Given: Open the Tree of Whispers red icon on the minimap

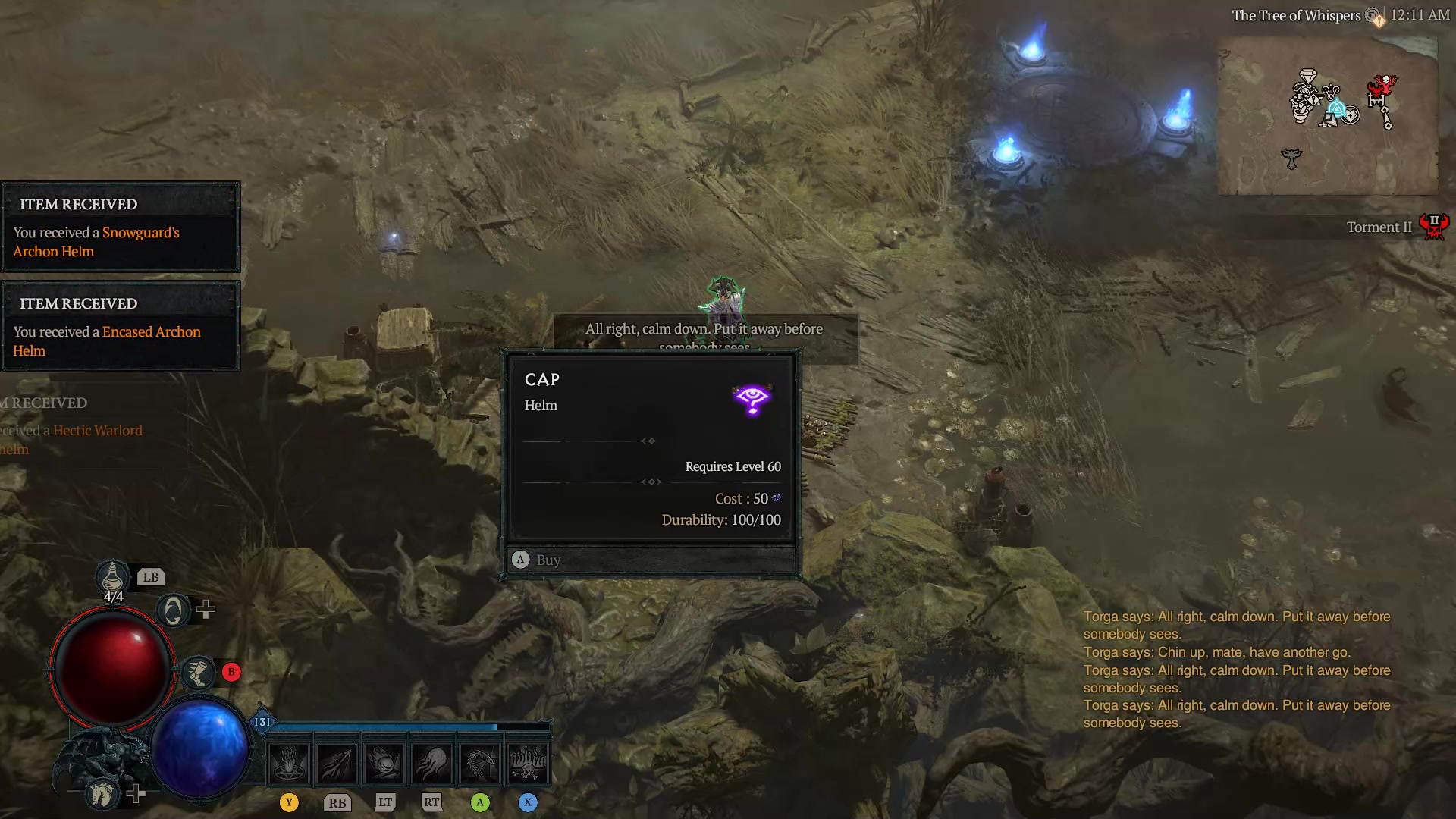Looking at the screenshot, I should [1382, 86].
